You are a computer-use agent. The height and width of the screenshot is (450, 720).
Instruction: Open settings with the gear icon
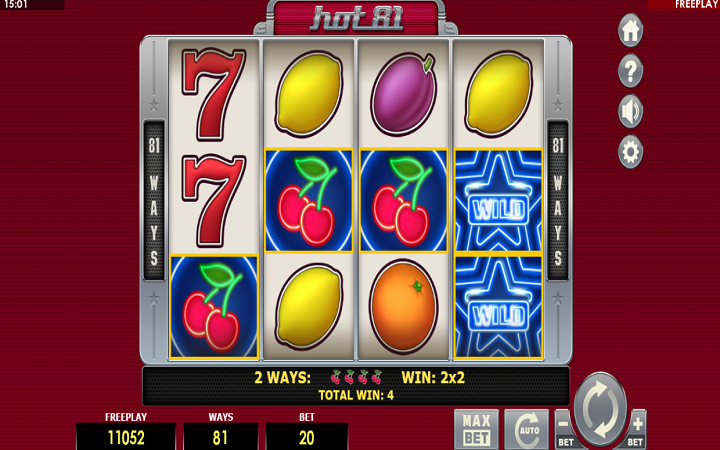click(x=630, y=152)
